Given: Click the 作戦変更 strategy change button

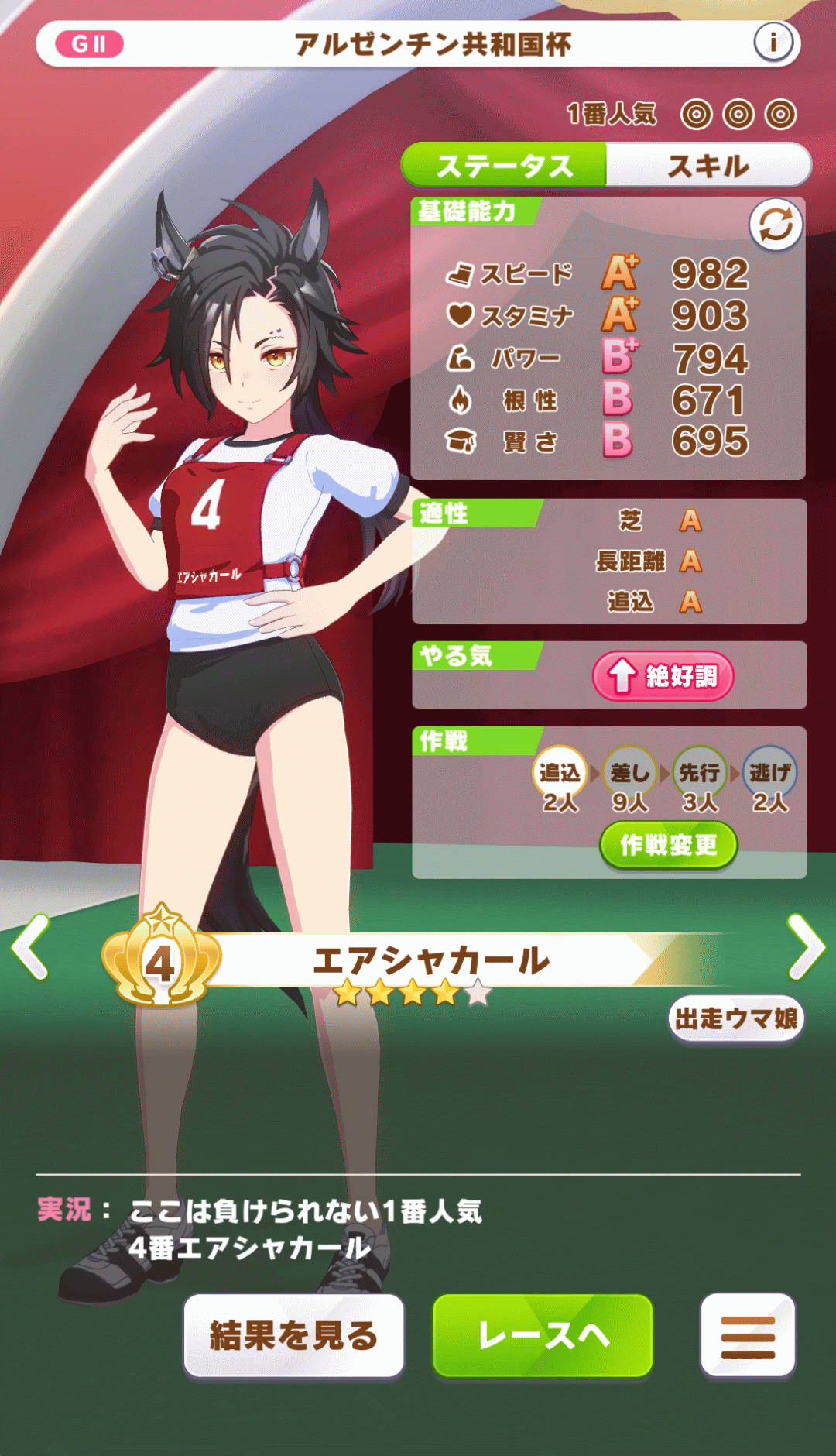Looking at the screenshot, I should (x=668, y=845).
